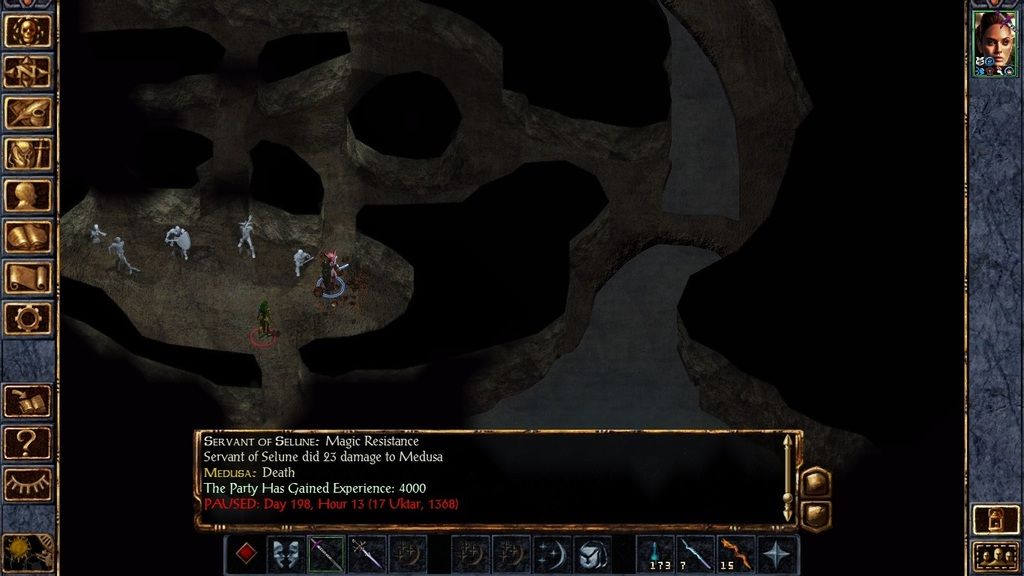Open the options gear menu

[x=28, y=318]
